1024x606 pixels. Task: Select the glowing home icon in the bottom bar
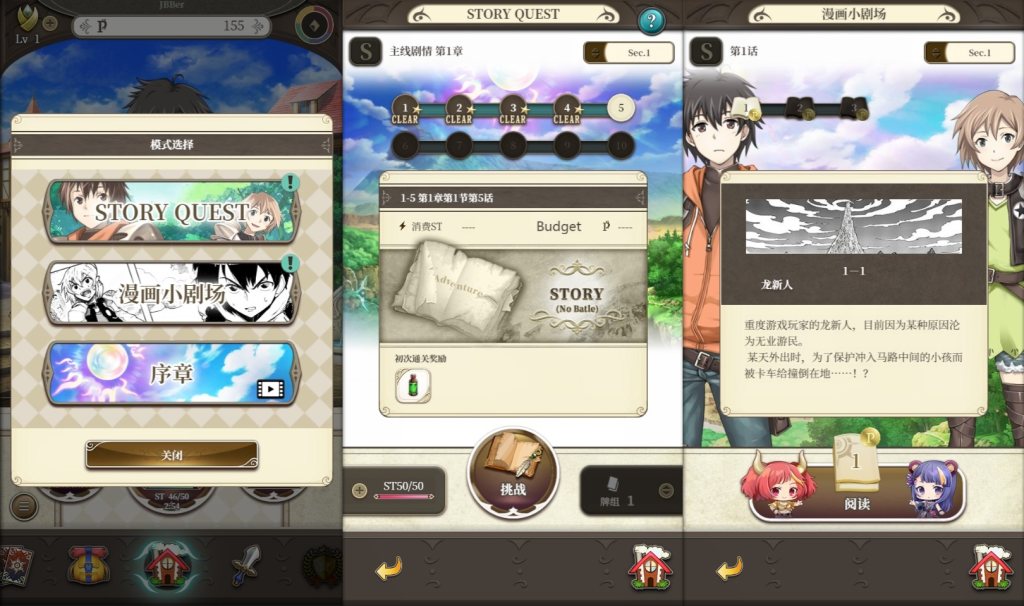[x=166, y=565]
